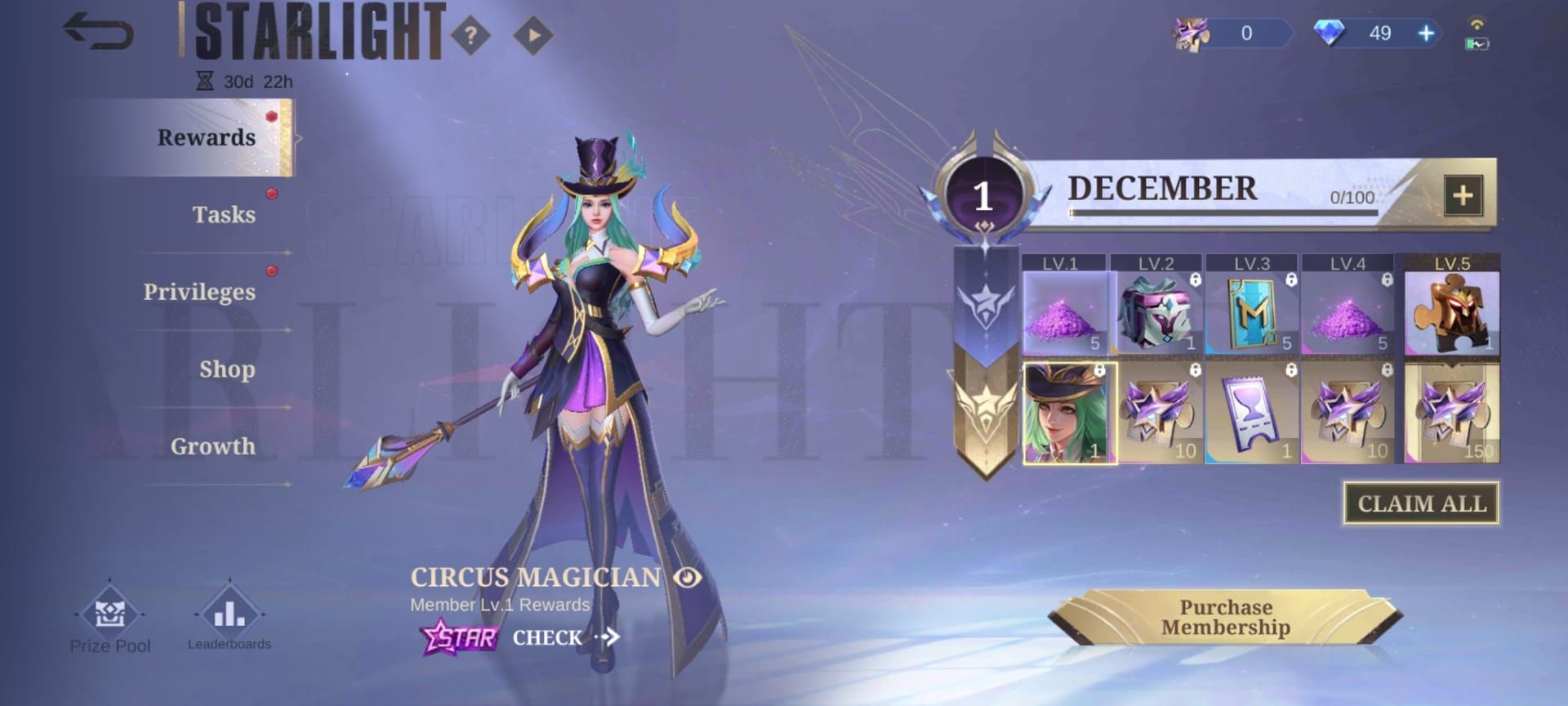
Task: View the Privileges tab
Action: pos(199,292)
